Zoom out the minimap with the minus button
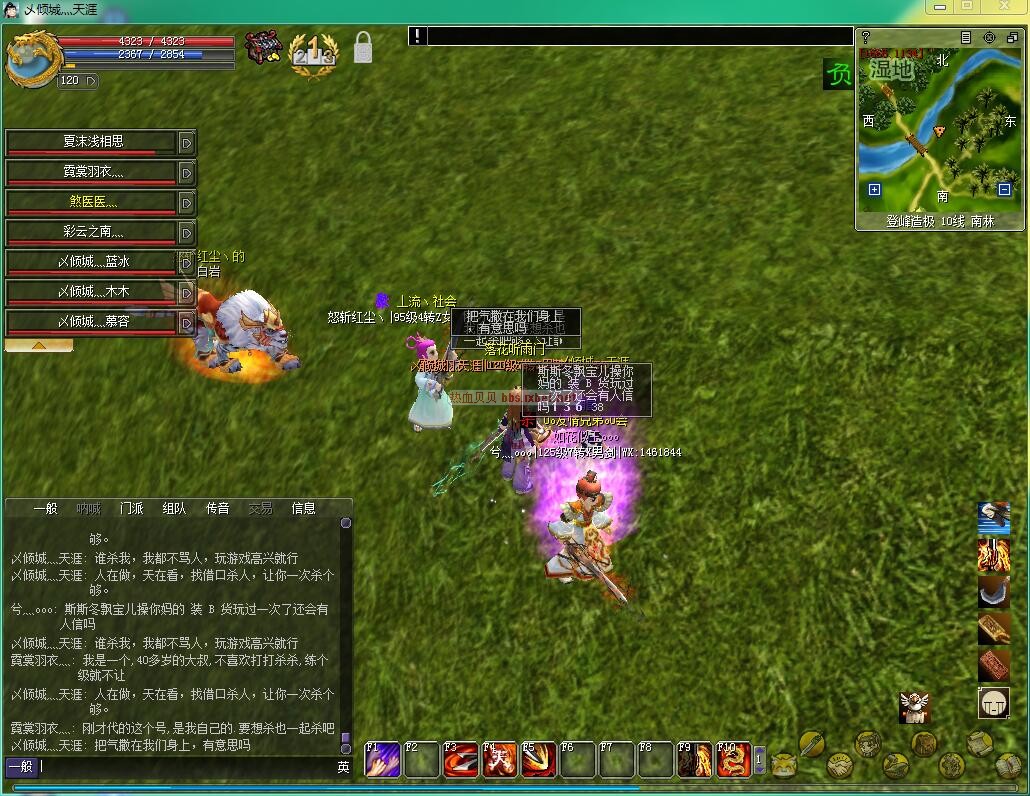This screenshot has height=796, width=1030. tap(1005, 189)
